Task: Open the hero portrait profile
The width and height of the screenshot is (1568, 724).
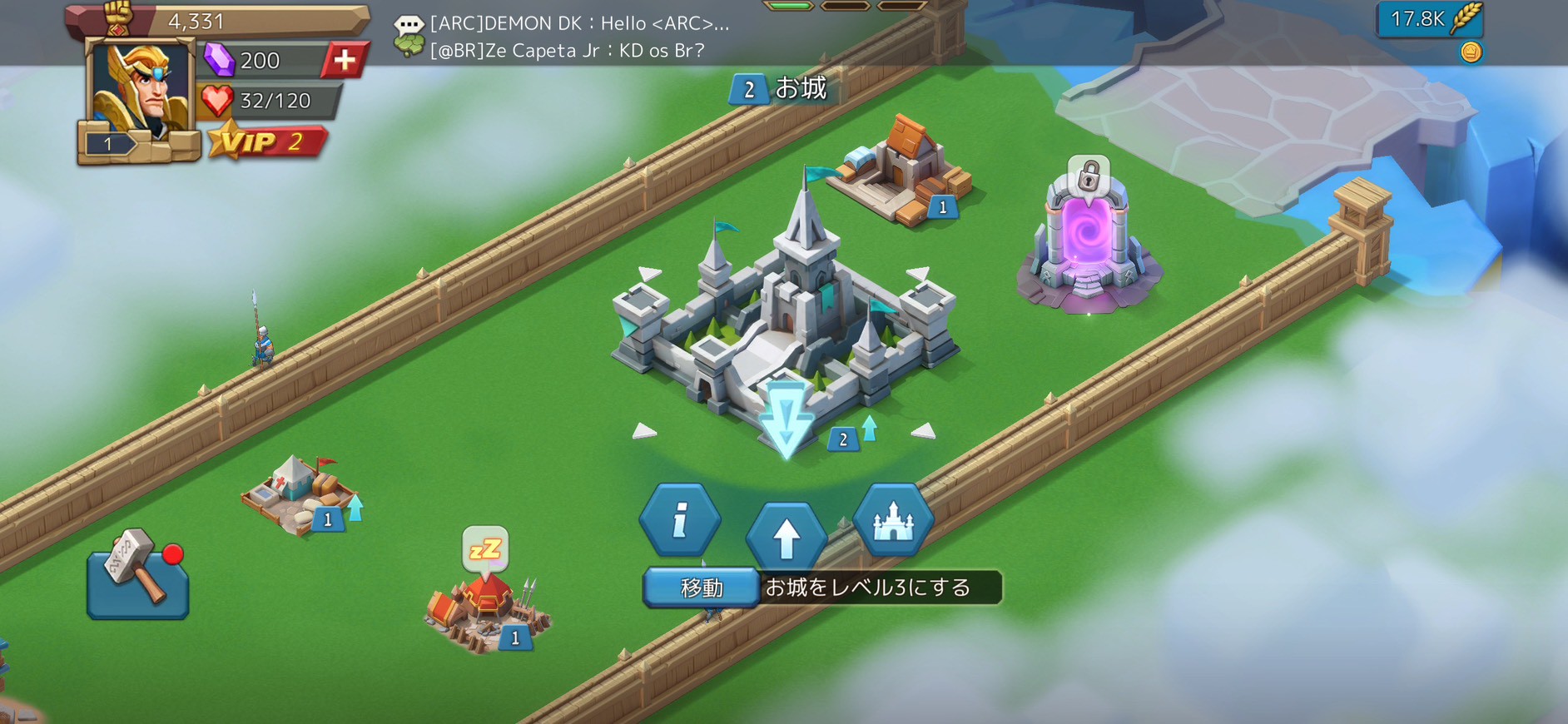Action: (140, 90)
